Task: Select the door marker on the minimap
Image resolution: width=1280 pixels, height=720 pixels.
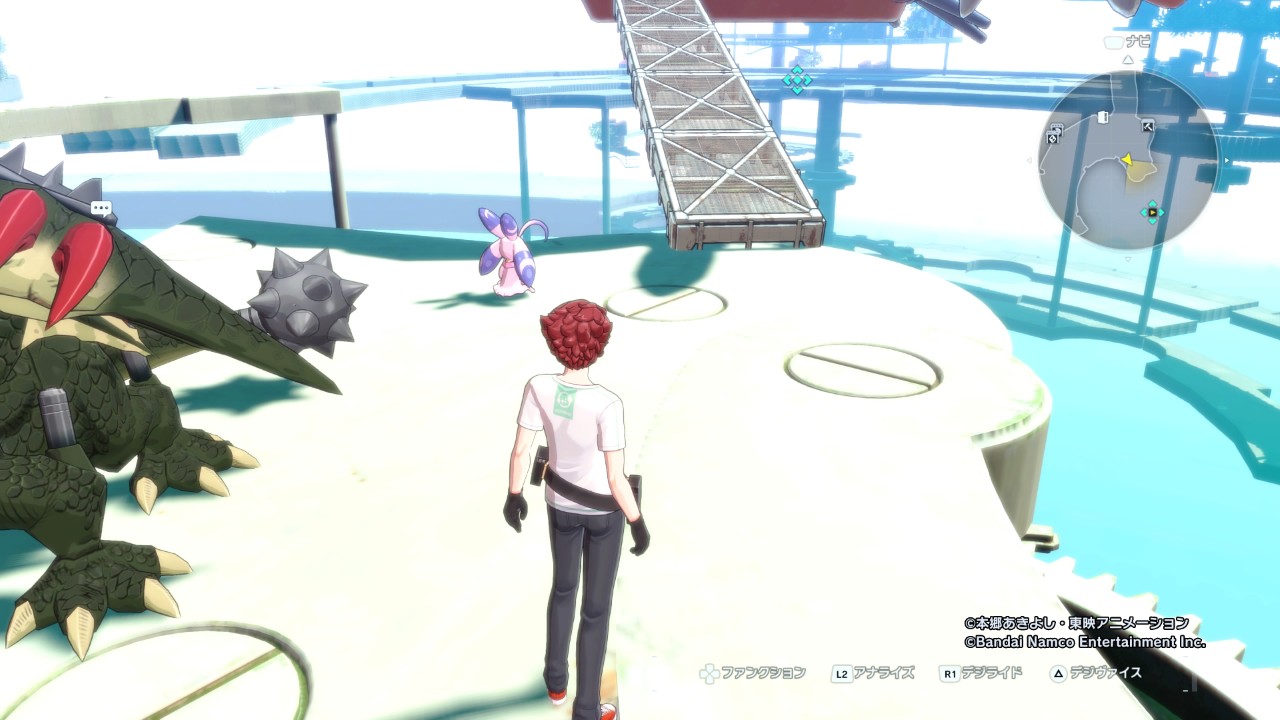Action: [x=1103, y=117]
